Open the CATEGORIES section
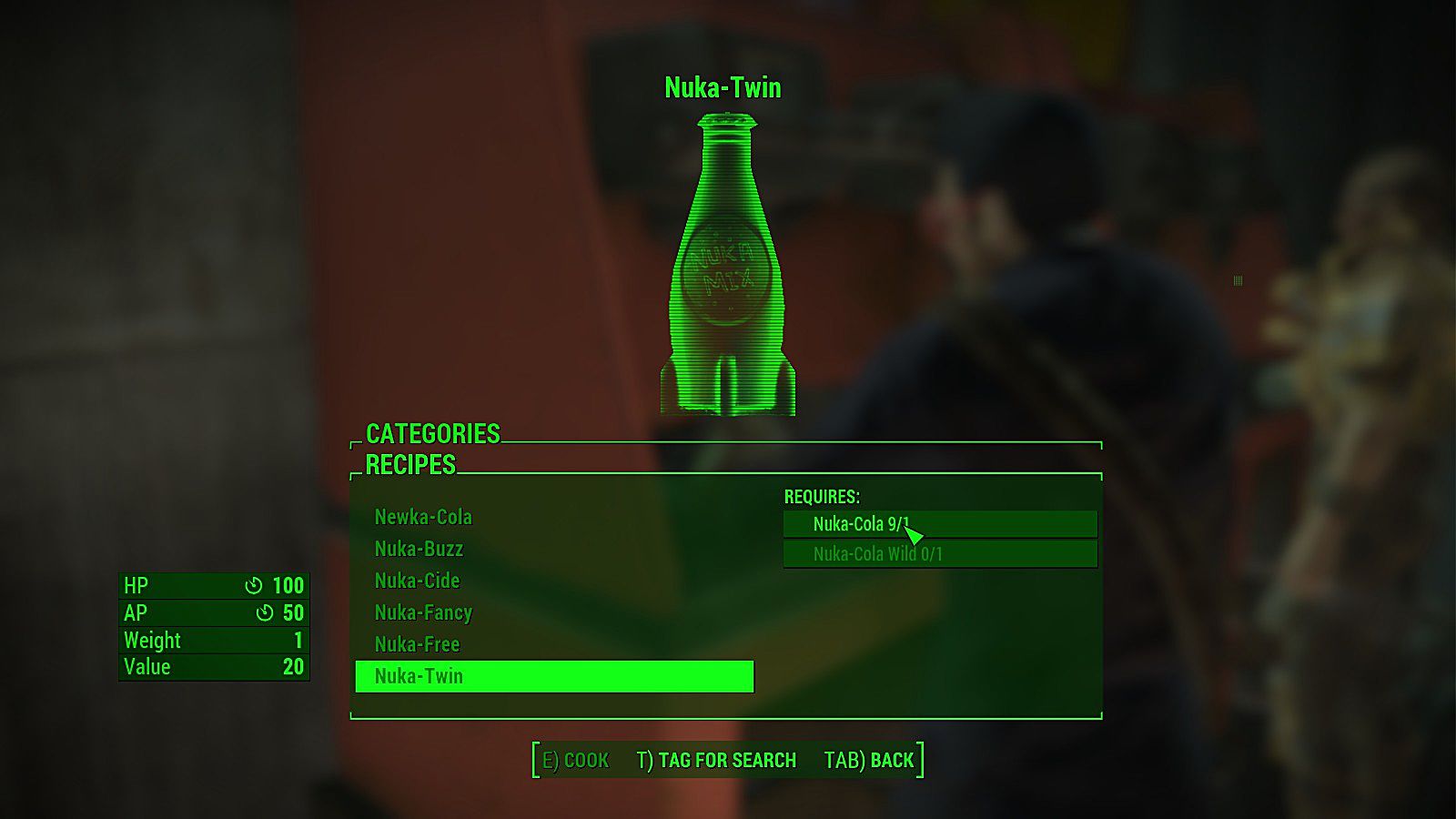The height and width of the screenshot is (819, 1456). pyautogui.click(x=431, y=435)
